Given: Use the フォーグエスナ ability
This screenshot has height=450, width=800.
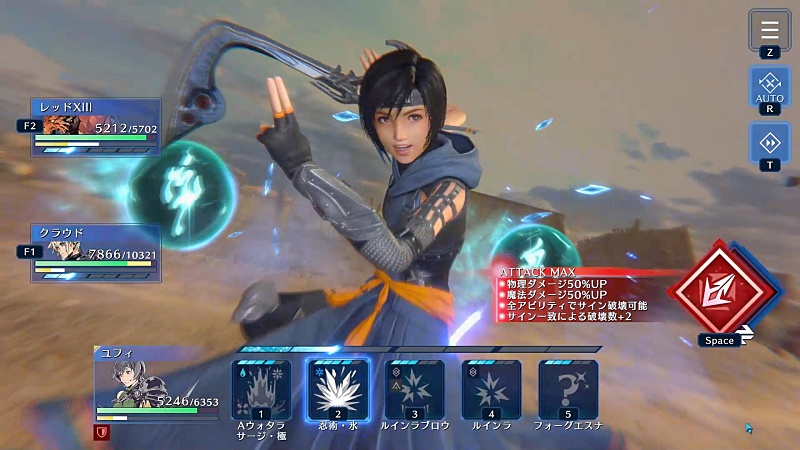Looking at the screenshot, I should click(568, 389).
